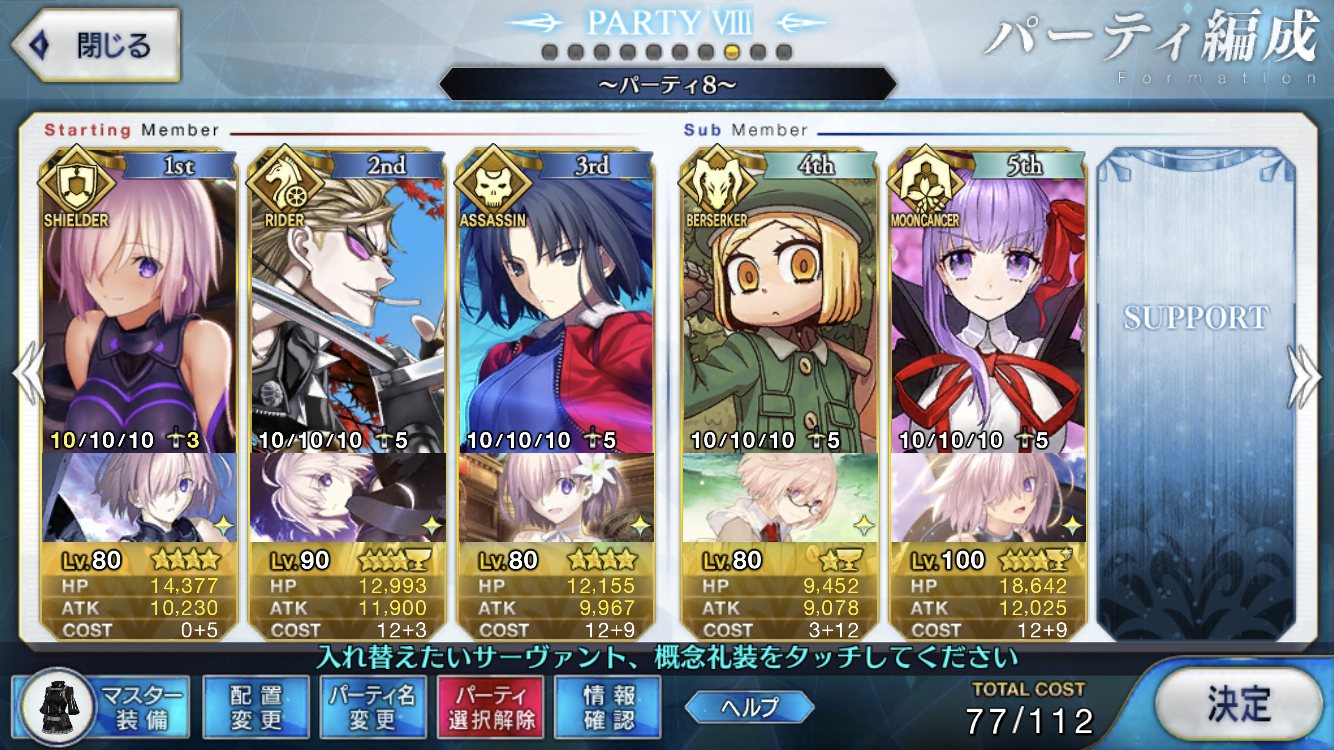Confirm the party with 決定
This screenshot has width=1334, height=750.
tap(1238, 704)
